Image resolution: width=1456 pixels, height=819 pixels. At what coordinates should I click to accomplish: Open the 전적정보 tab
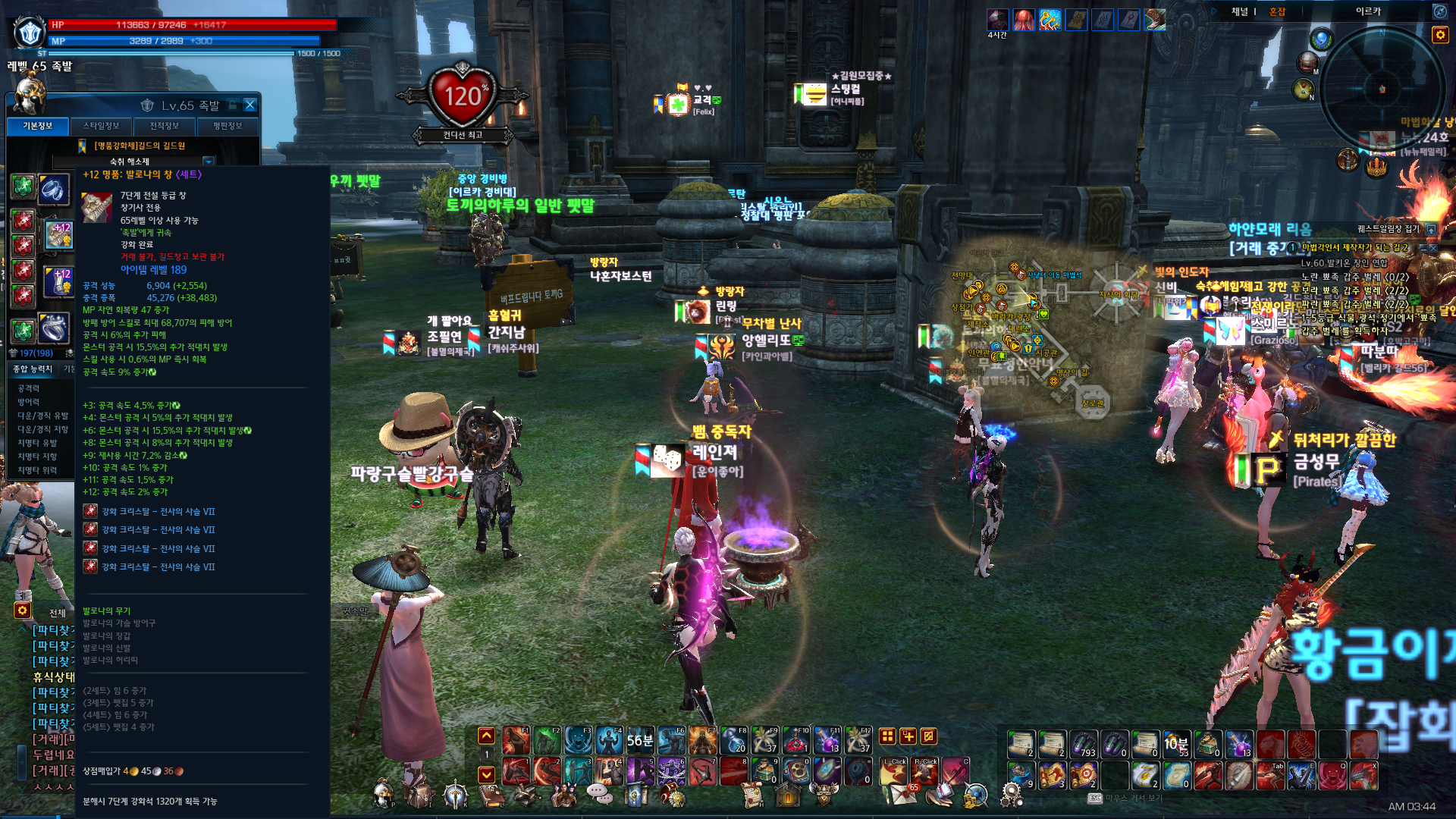pyautogui.click(x=164, y=126)
